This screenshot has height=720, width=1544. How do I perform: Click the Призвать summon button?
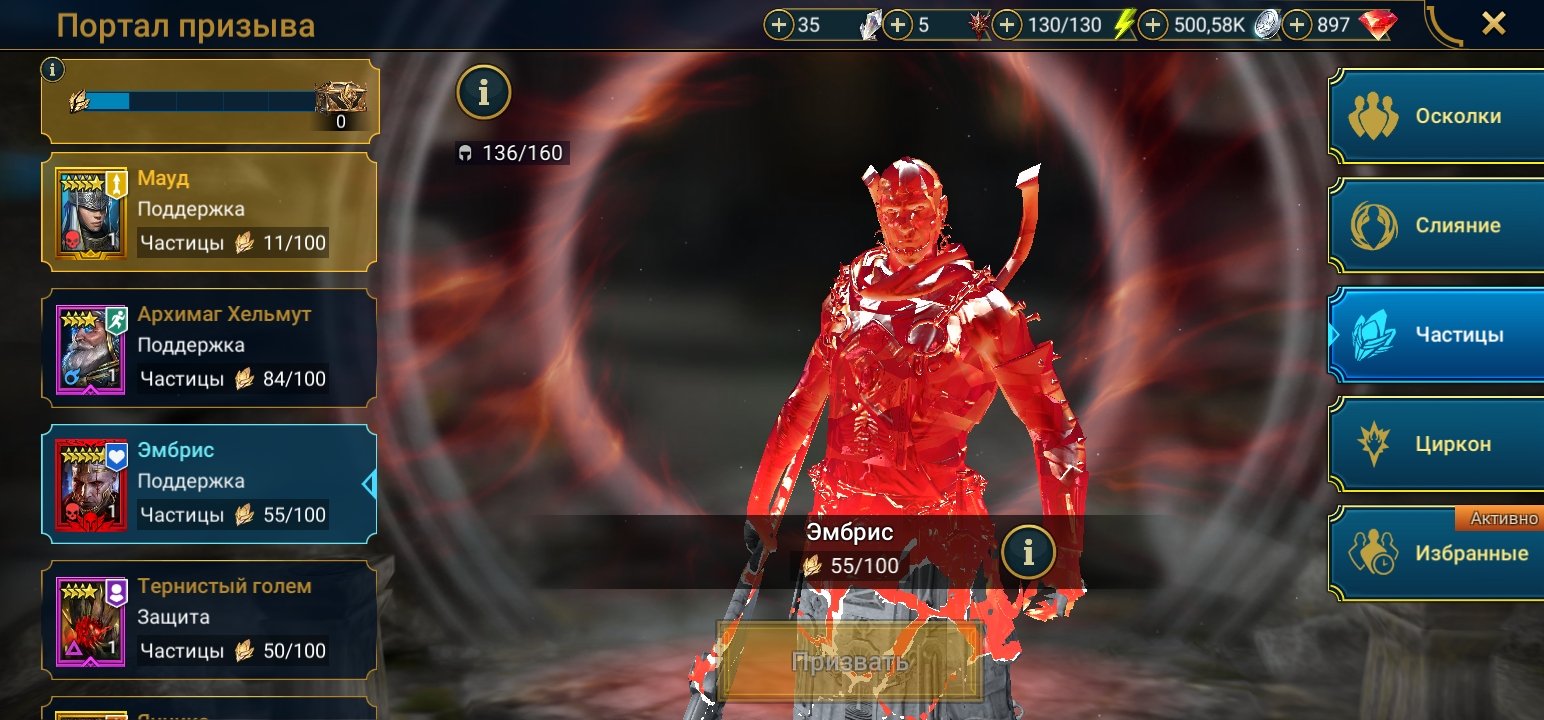pos(850,661)
